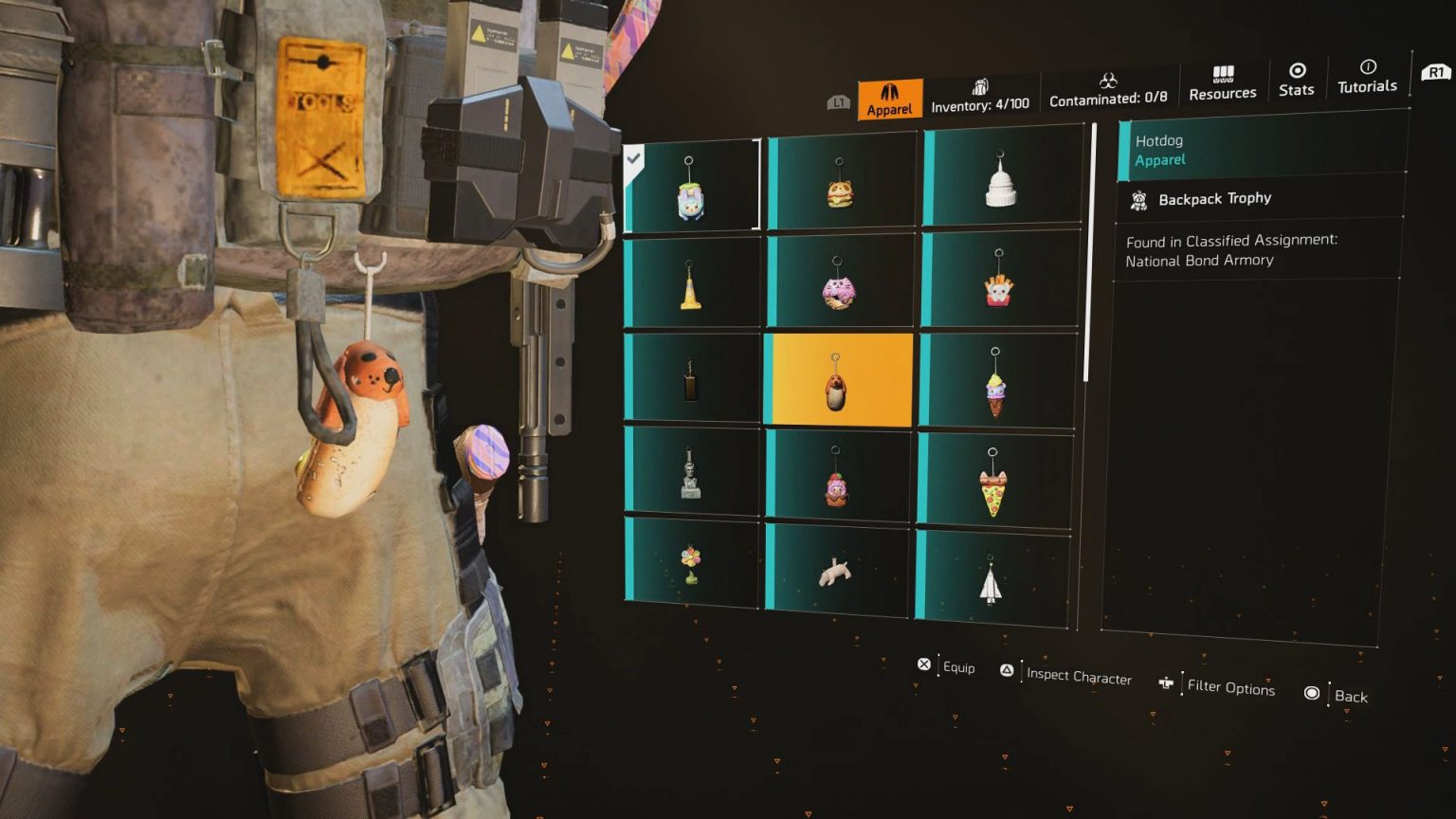This screenshot has width=1456, height=819.
Task: Click the Equip cross-button icon
Action: [x=923, y=664]
